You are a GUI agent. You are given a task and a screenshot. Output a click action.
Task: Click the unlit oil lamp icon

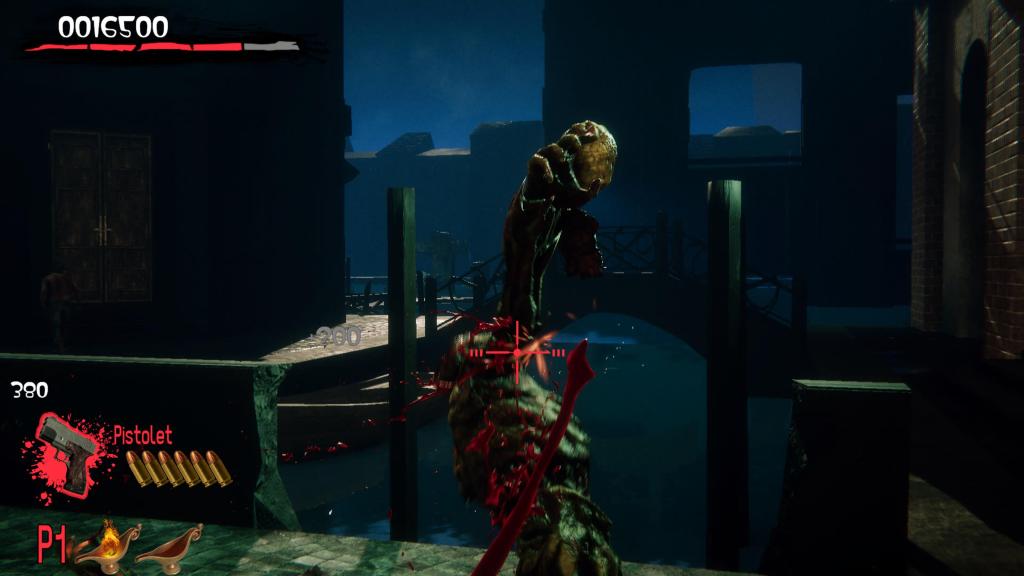tap(167, 544)
